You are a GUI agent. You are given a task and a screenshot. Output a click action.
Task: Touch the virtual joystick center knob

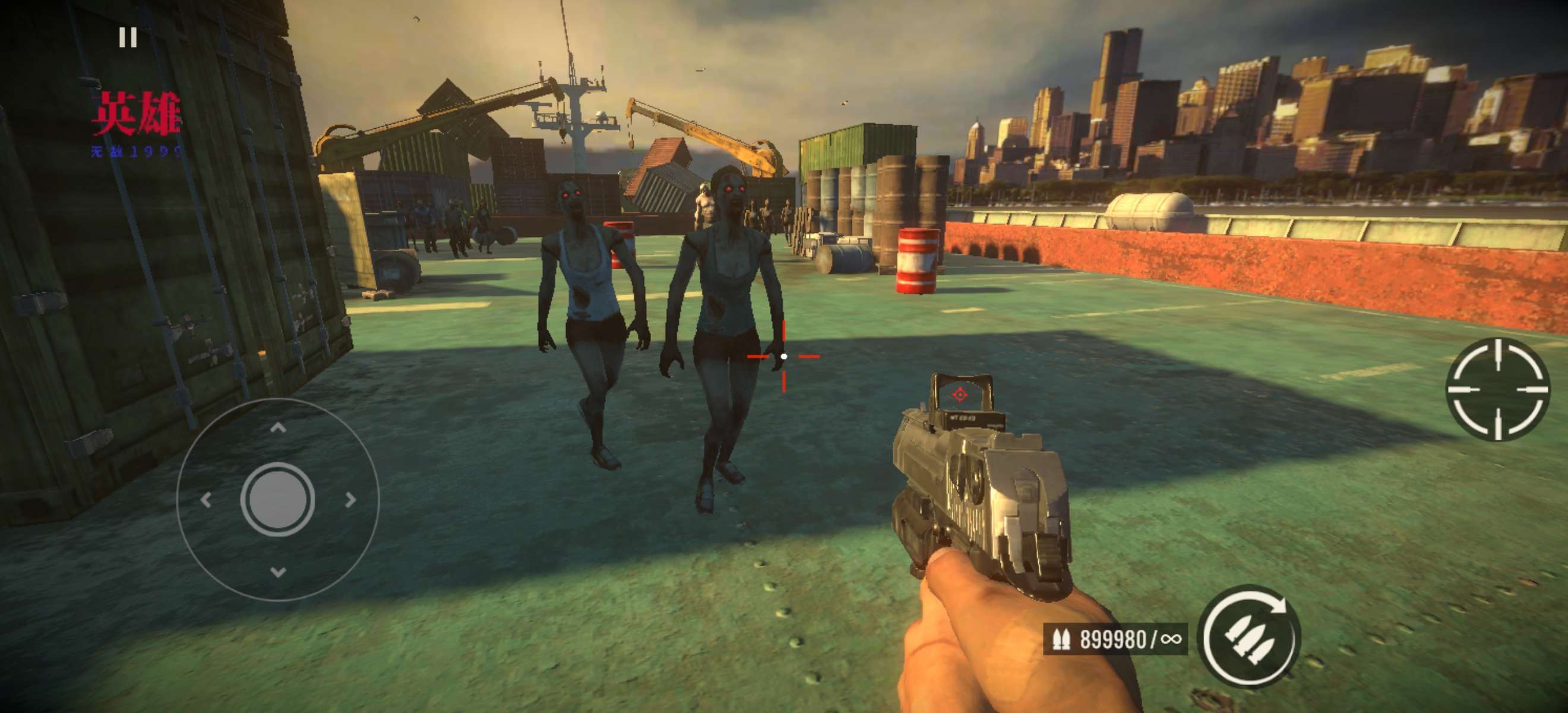[x=277, y=499]
